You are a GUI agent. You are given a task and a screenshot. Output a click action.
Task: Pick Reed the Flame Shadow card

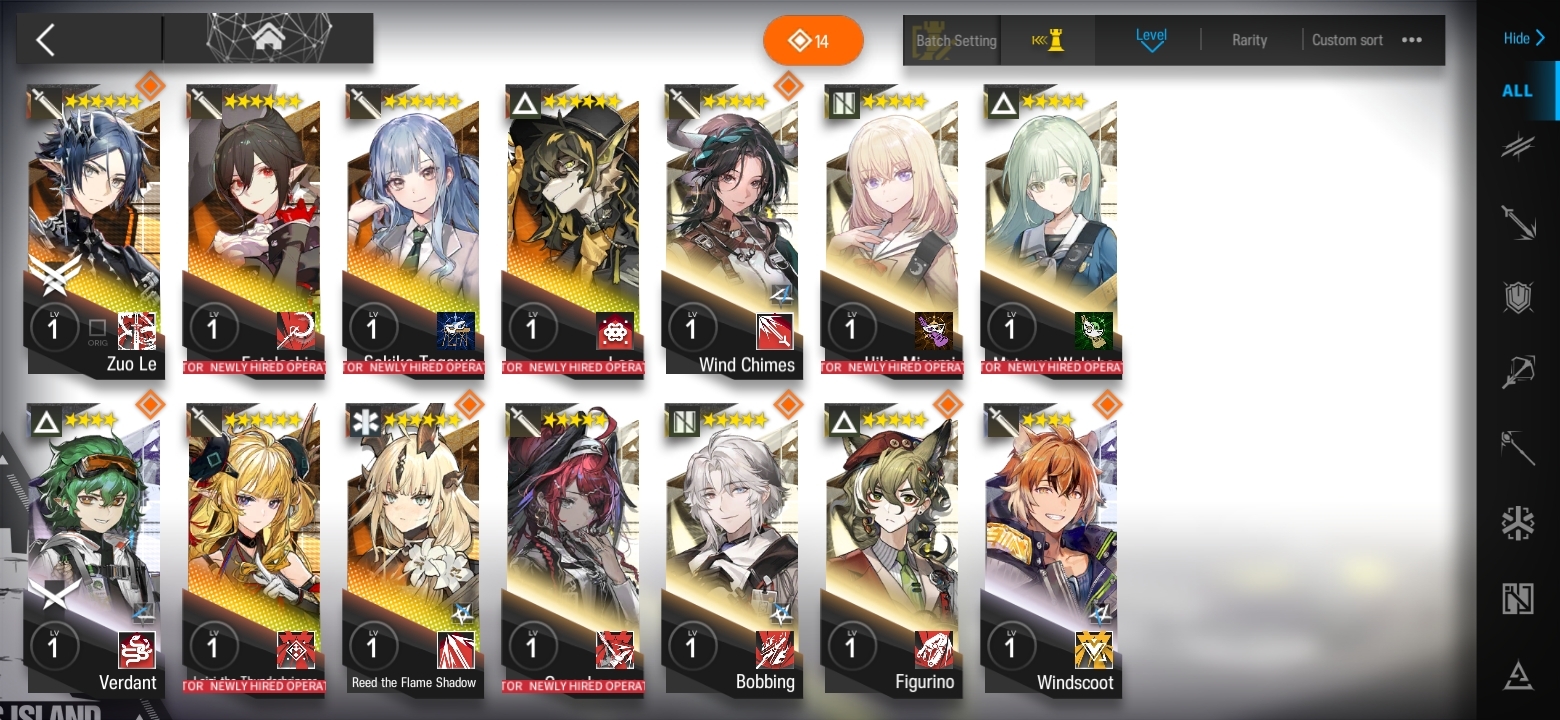pyautogui.click(x=414, y=550)
